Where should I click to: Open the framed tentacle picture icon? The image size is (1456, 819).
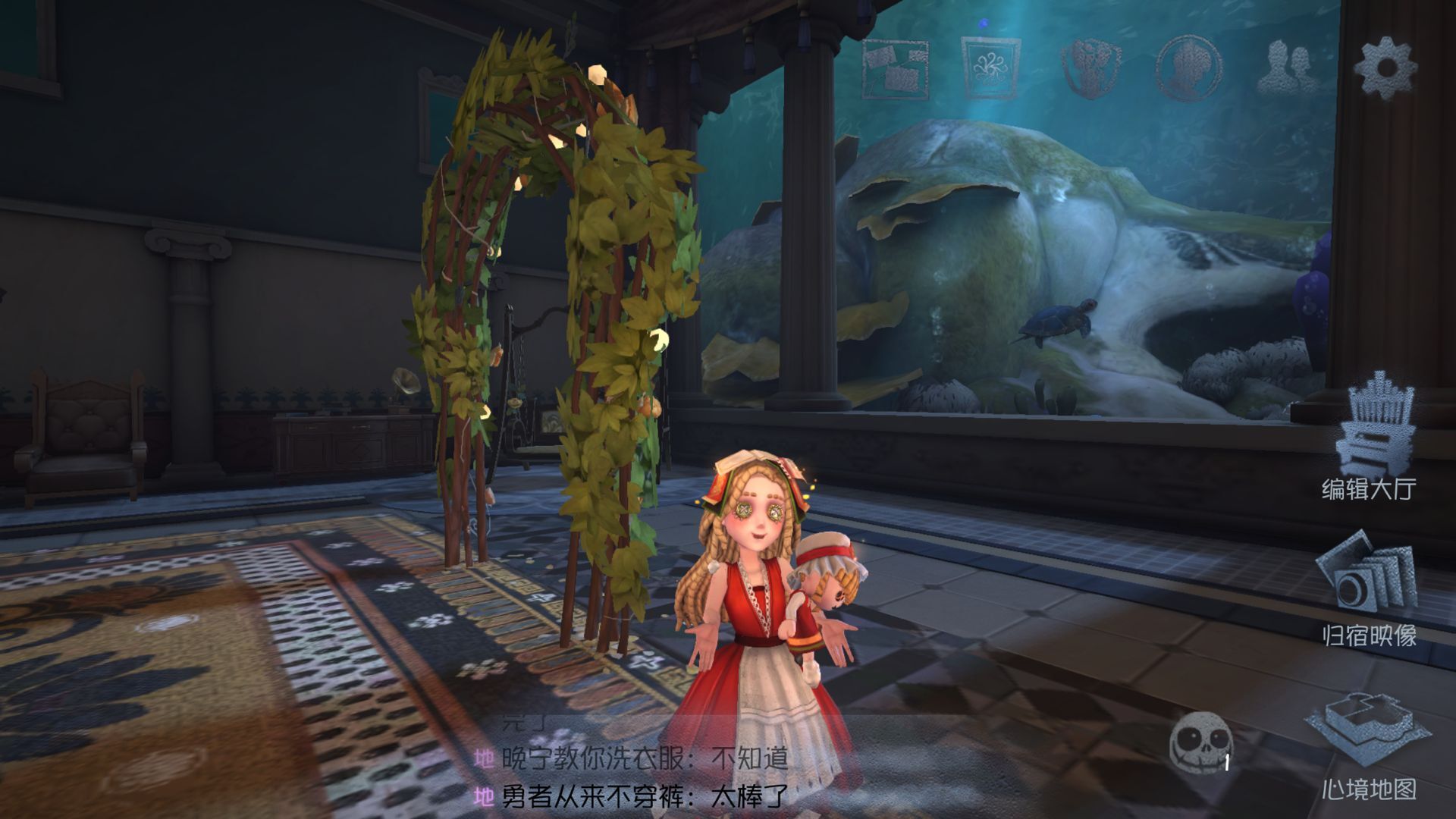(991, 68)
